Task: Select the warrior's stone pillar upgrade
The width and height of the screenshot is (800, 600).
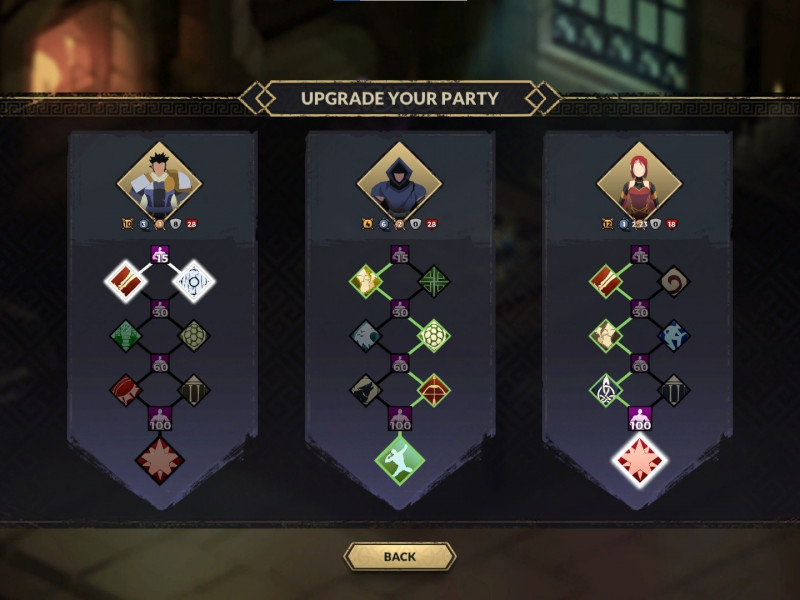Action: (193, 390)
